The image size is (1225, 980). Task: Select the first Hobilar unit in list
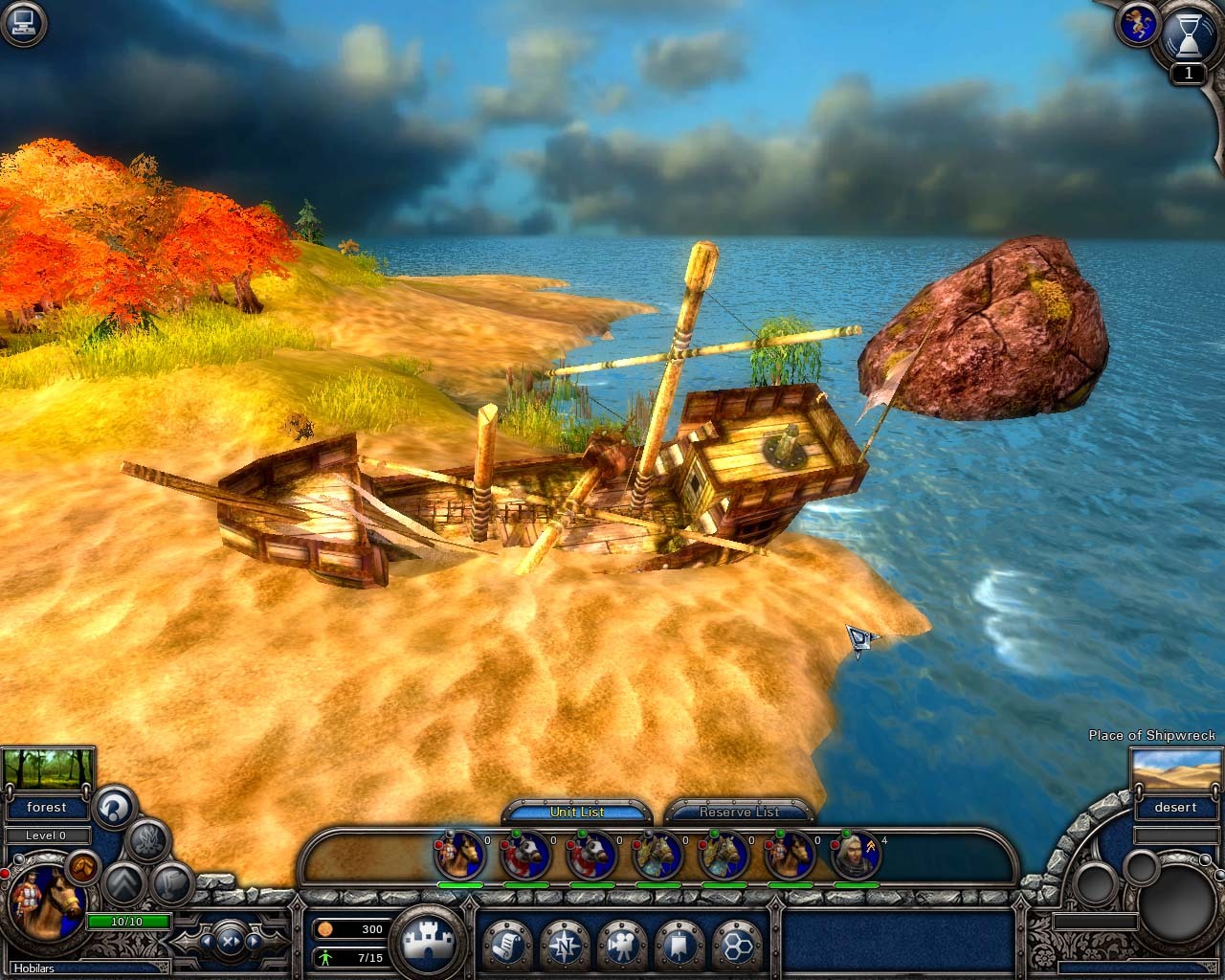tap(460, 855)
